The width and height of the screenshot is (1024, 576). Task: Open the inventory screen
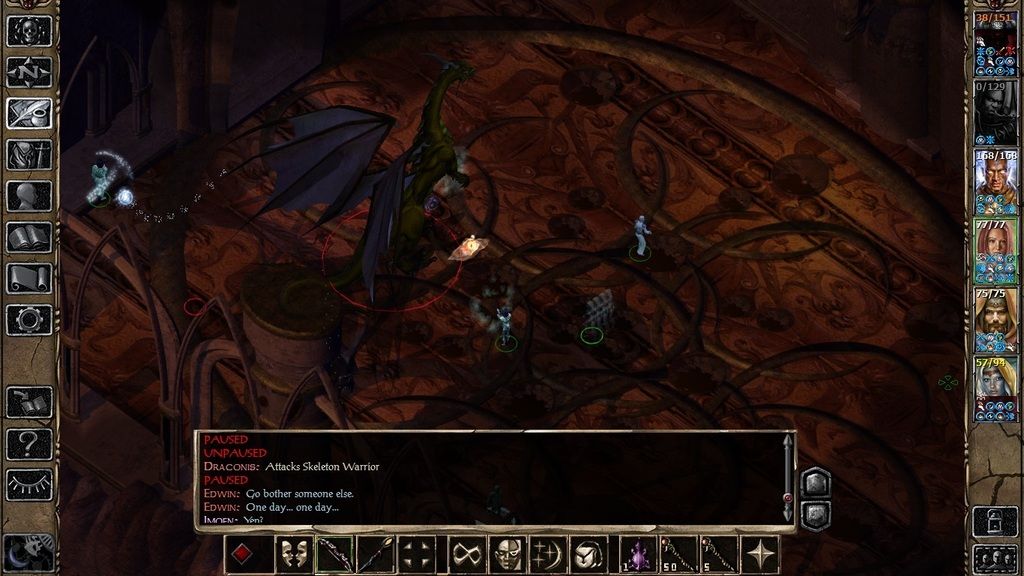[29, 155]
